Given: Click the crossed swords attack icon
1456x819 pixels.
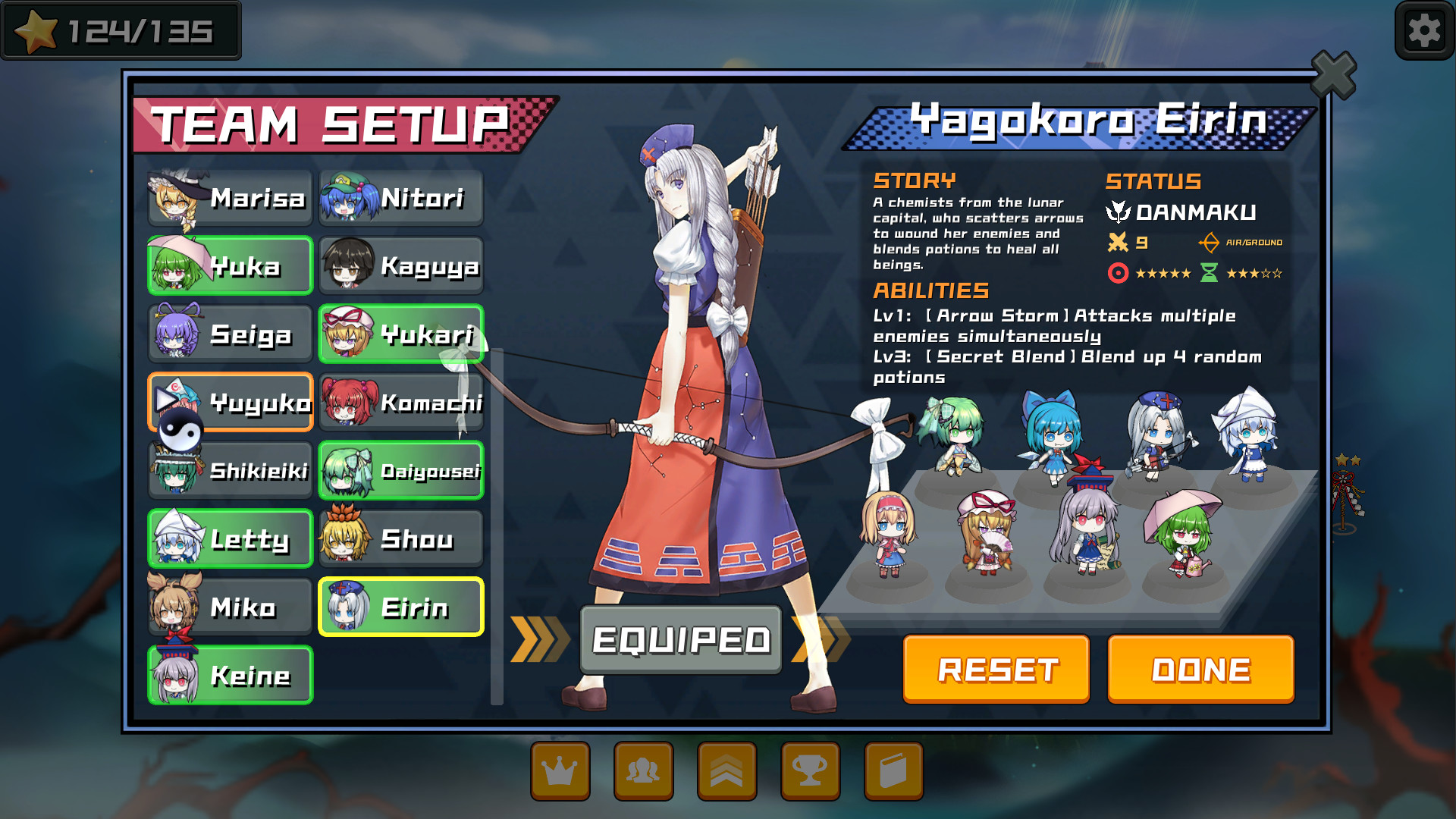Looking at the screenshot, I should click(1116, 243).
